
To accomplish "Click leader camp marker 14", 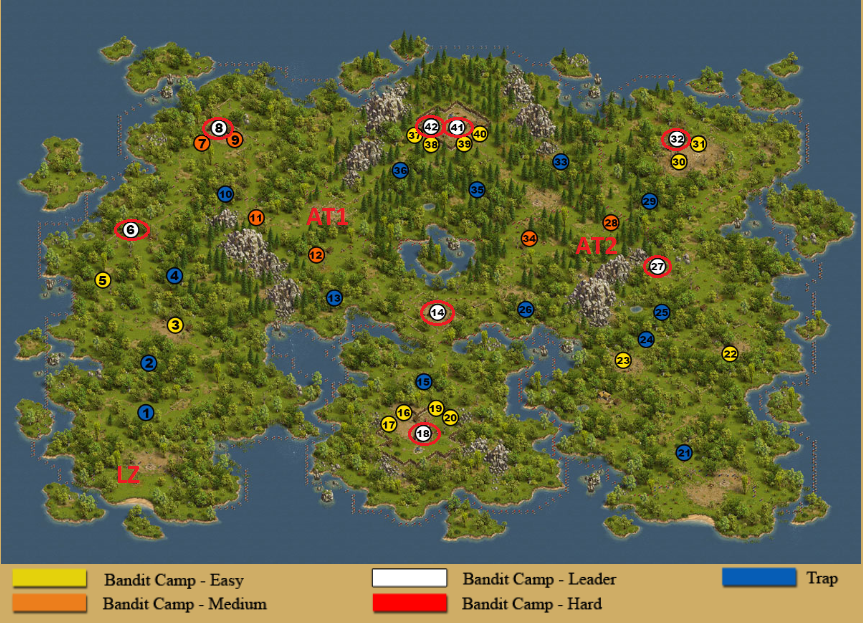I will 436,313.
